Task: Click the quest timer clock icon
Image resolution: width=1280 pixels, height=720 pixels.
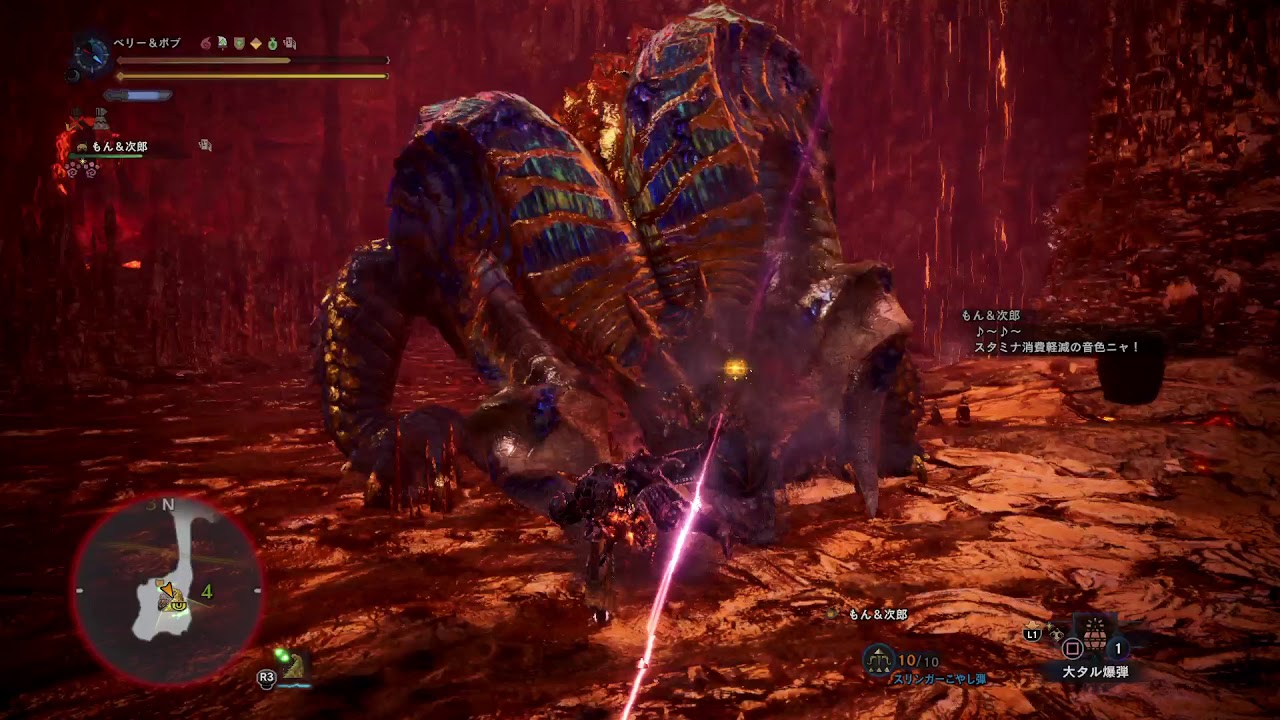Action: [91, 53]
